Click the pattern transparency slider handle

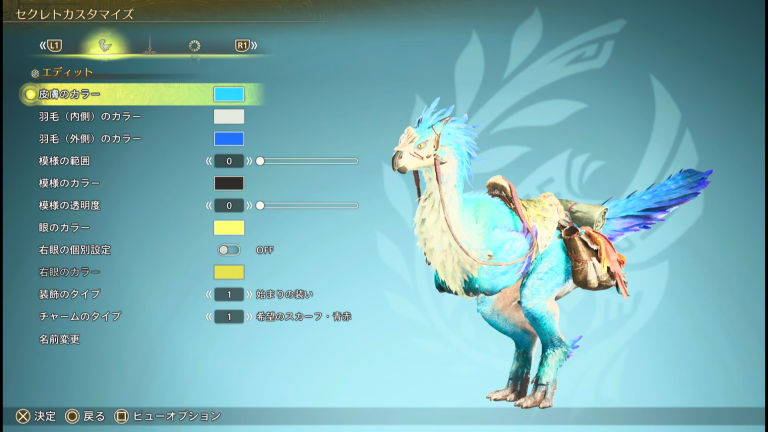[x=260, y=205]
